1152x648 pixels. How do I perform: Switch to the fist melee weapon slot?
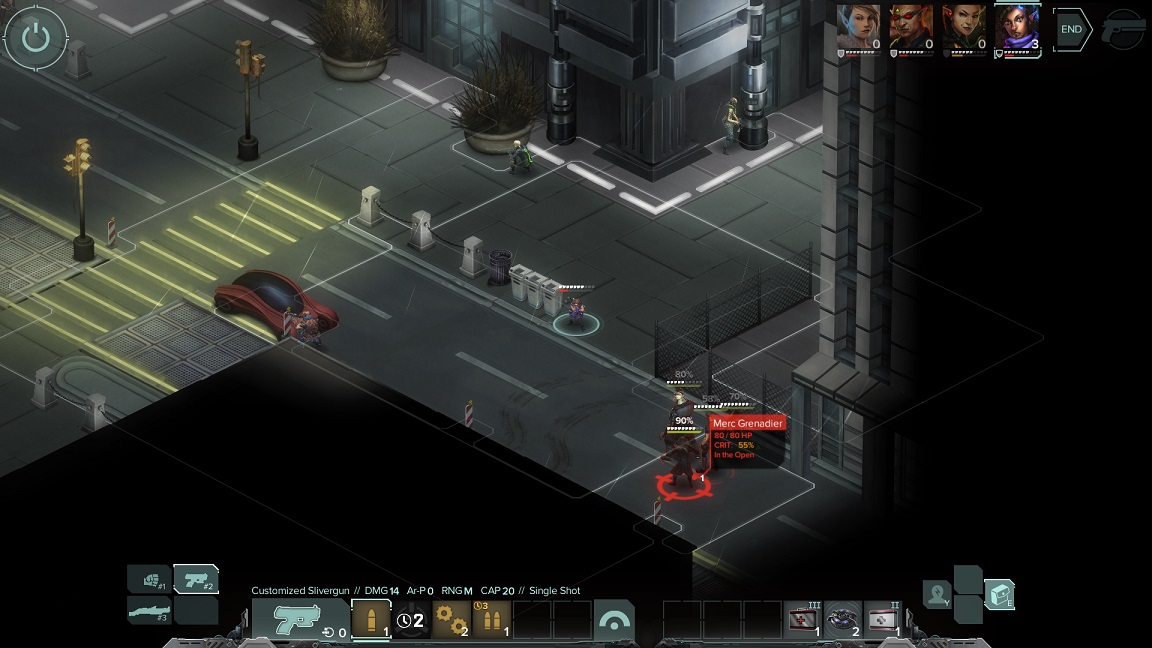tap(149, 579)
